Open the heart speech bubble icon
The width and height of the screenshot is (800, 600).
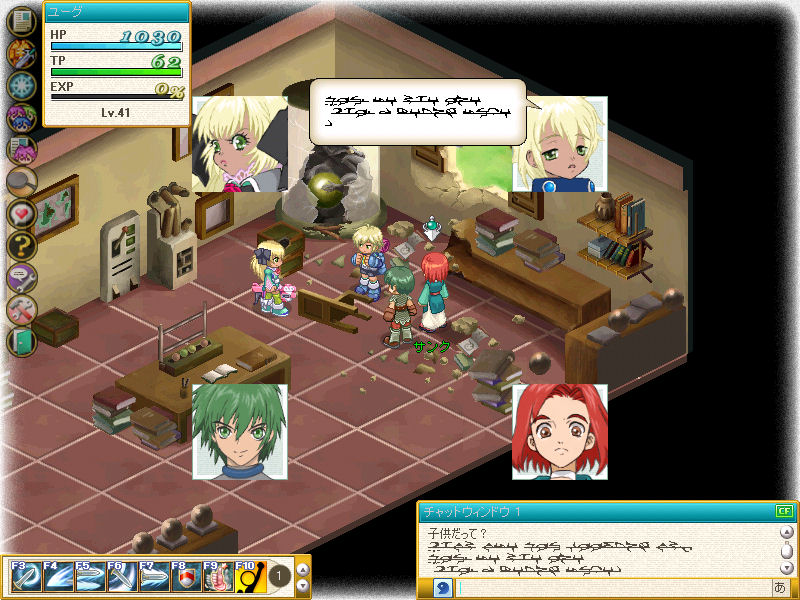pos(21,213)
